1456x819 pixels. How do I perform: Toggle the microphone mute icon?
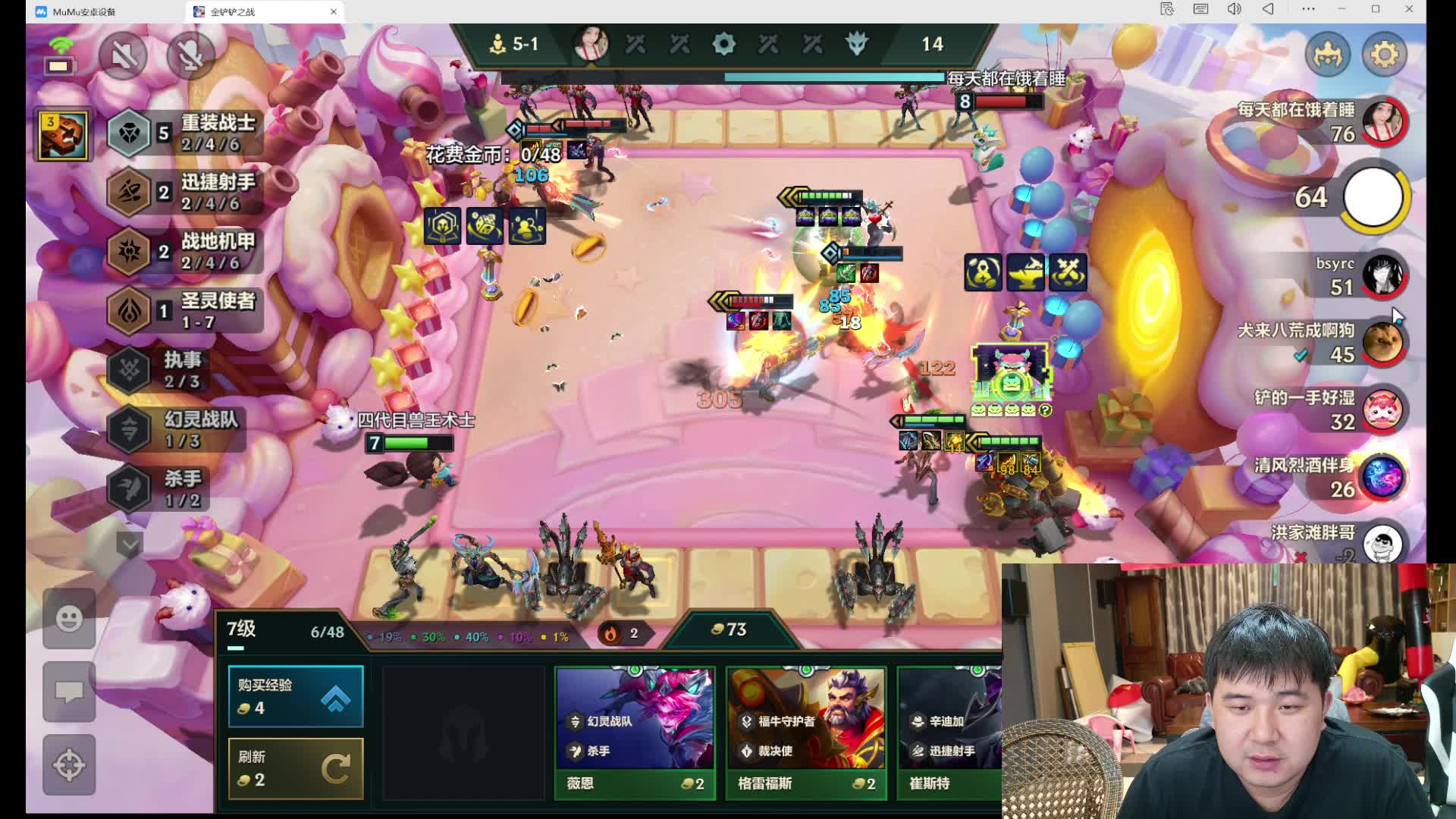pyautogui.click(x=190, y=55)
